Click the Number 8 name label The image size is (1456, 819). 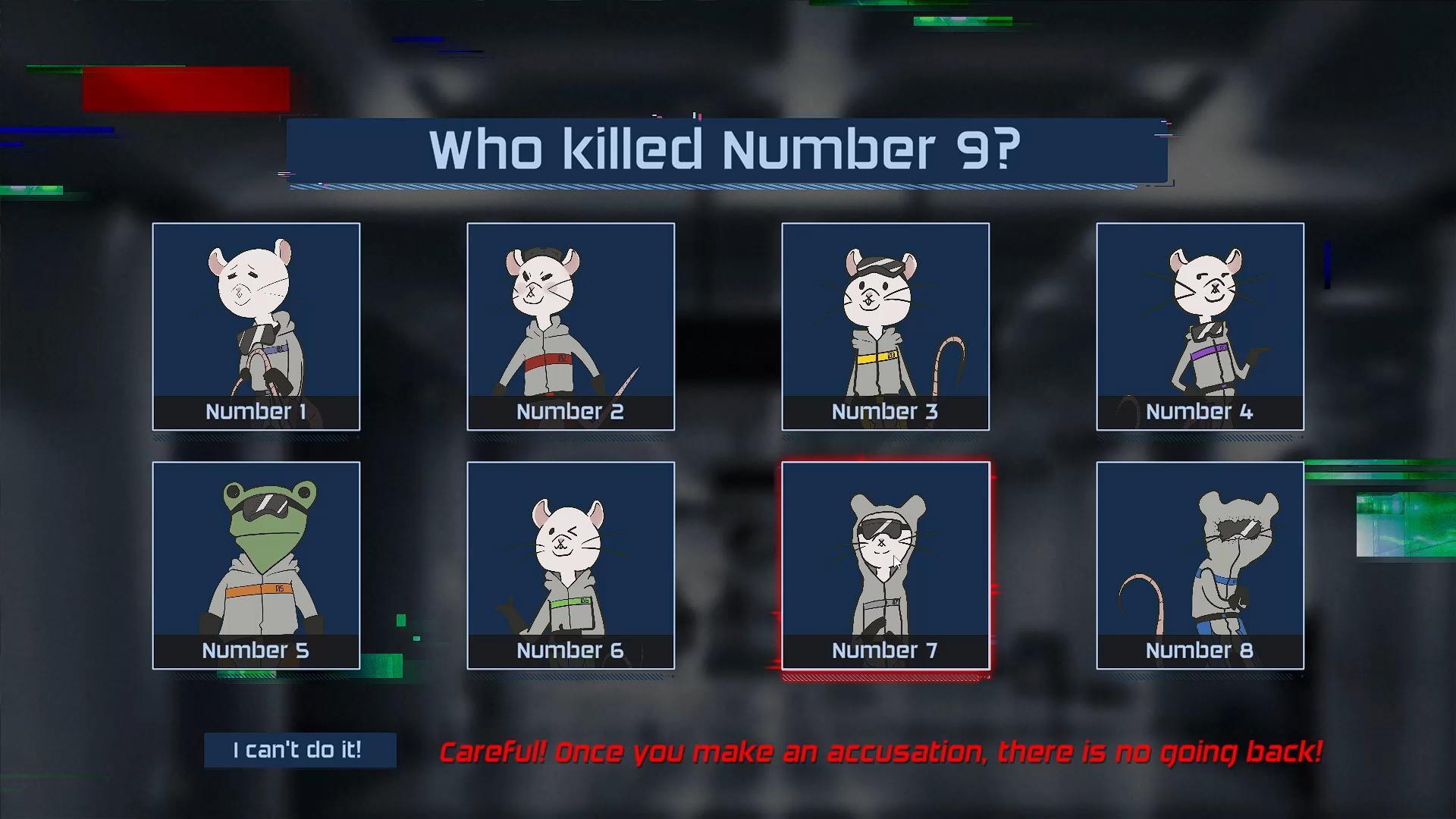(x=1200, y=650)
